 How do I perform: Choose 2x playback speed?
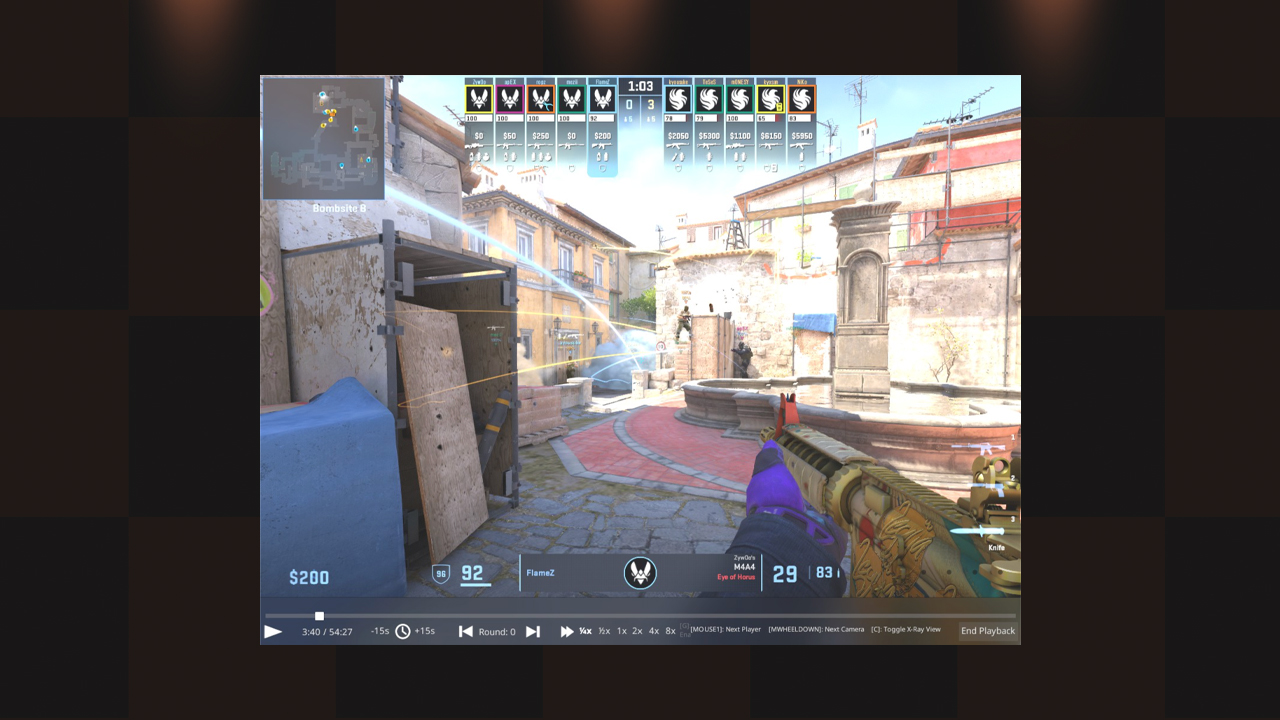click(637, 631)
